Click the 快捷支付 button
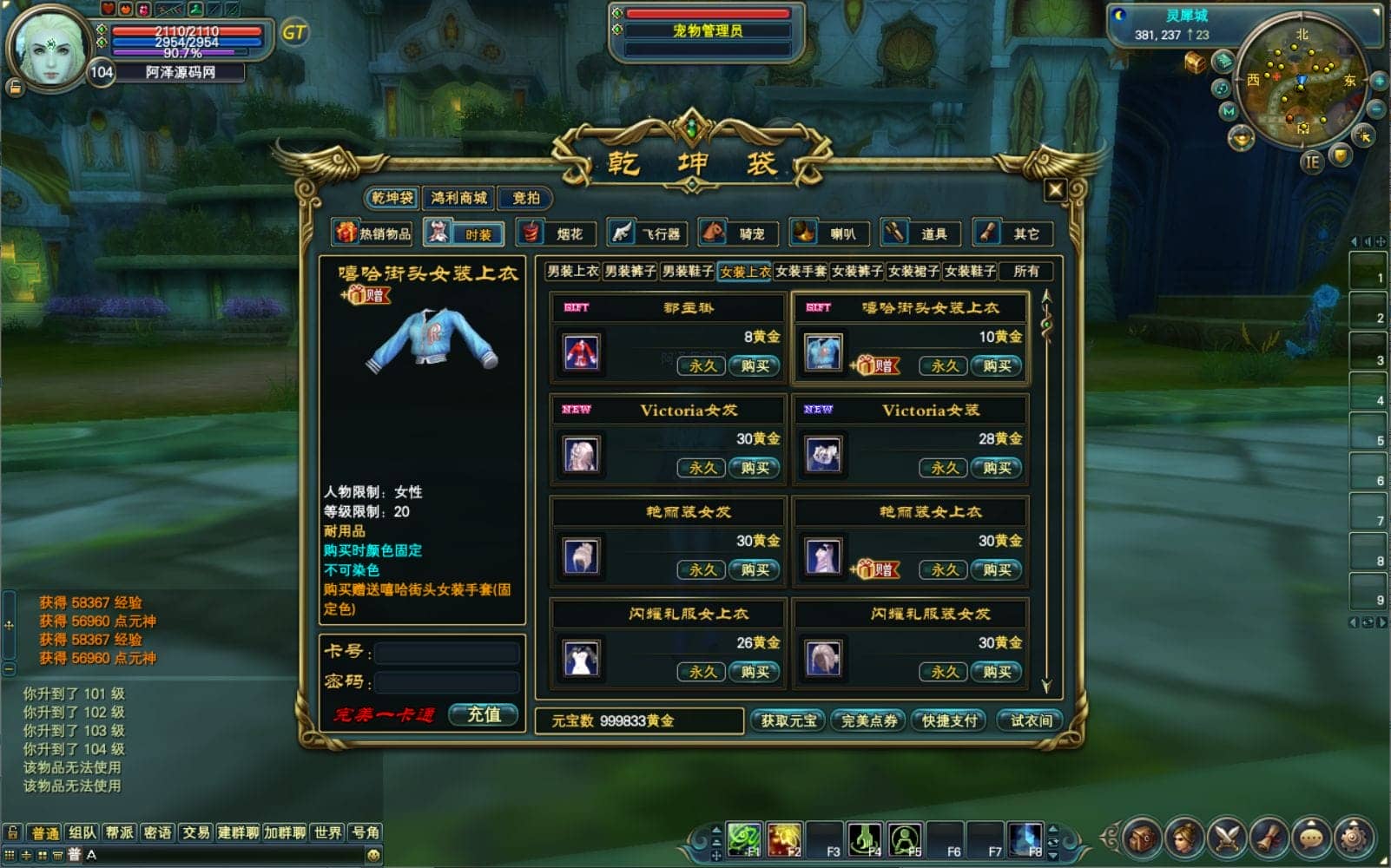The height and width of the screenshot is (868, 1391). coord(949,720)
